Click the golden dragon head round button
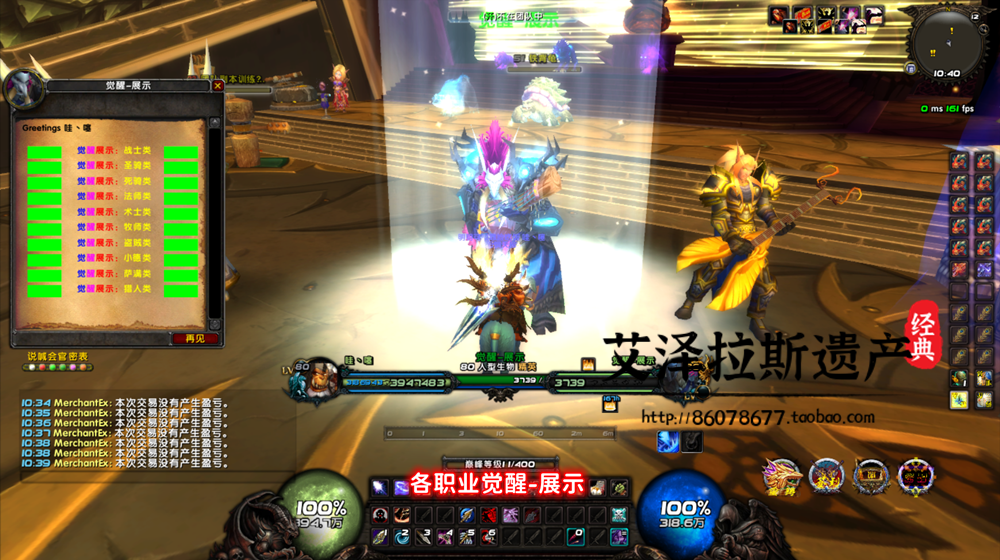This screenshot has width=1000, height=560. (781, 477)
